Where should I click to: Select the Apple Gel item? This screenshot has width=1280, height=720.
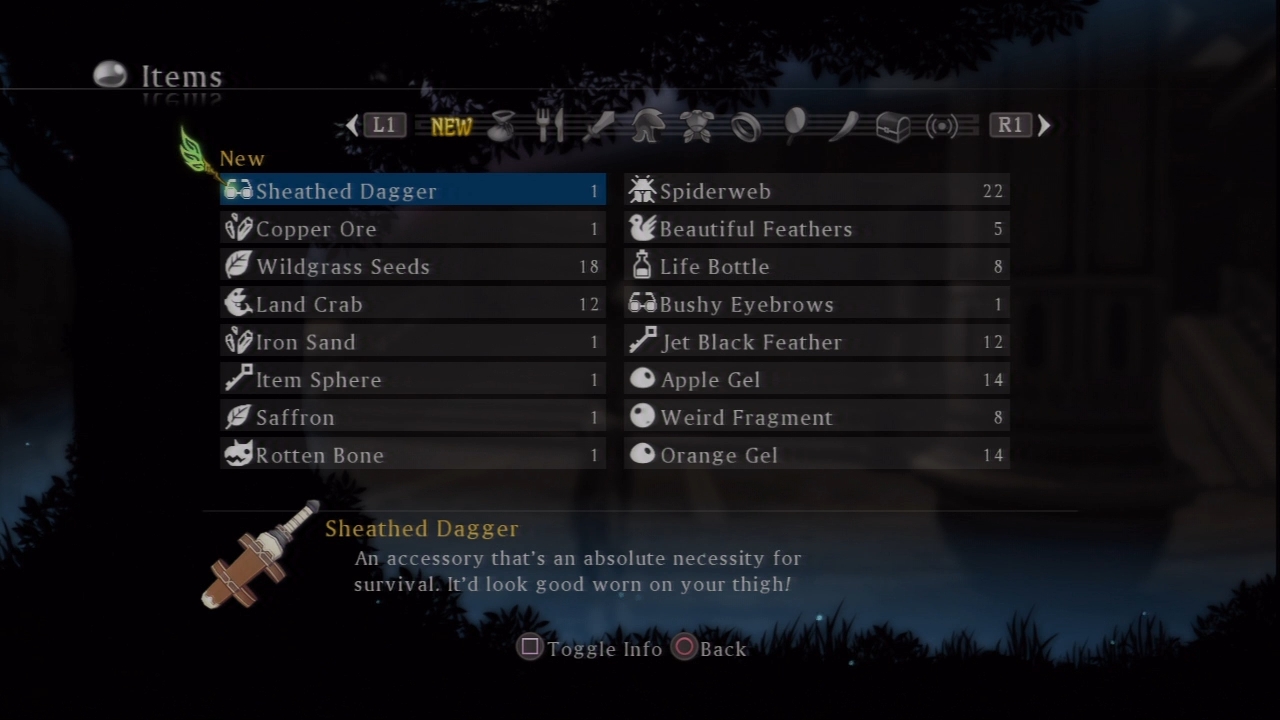point(816,380)
